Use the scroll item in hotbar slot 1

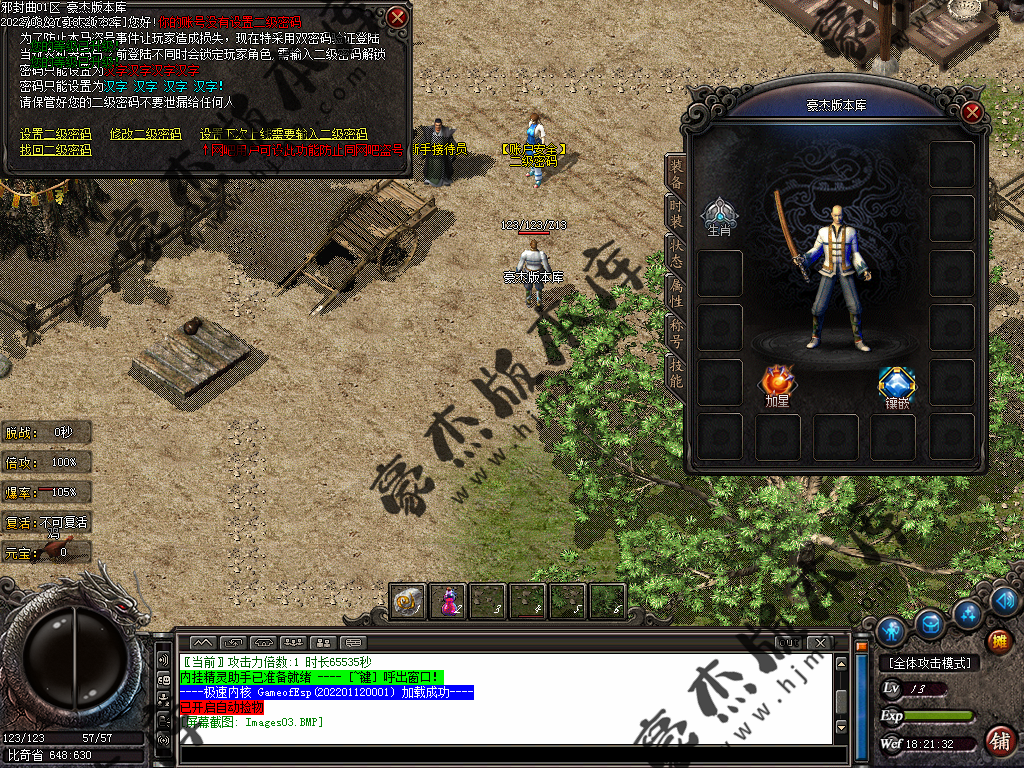407,601
